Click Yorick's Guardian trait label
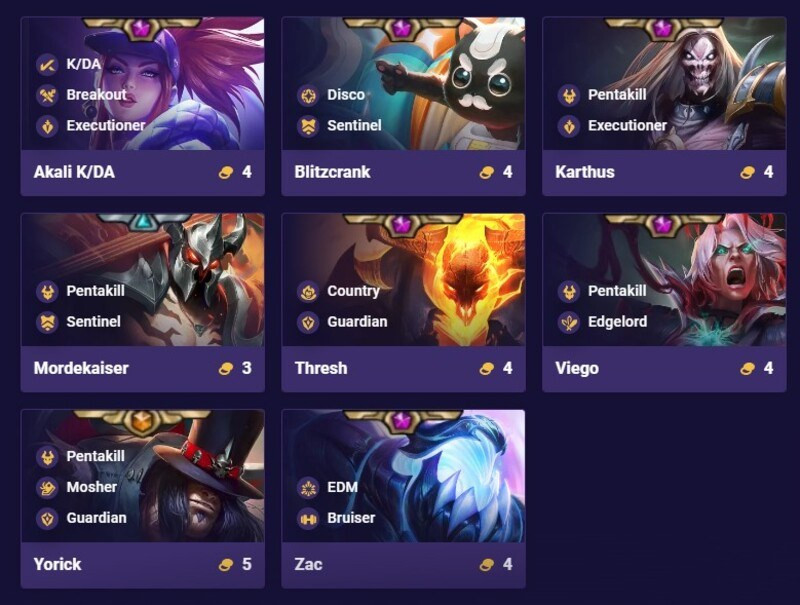The image size is (800, 605). [96, 518]
